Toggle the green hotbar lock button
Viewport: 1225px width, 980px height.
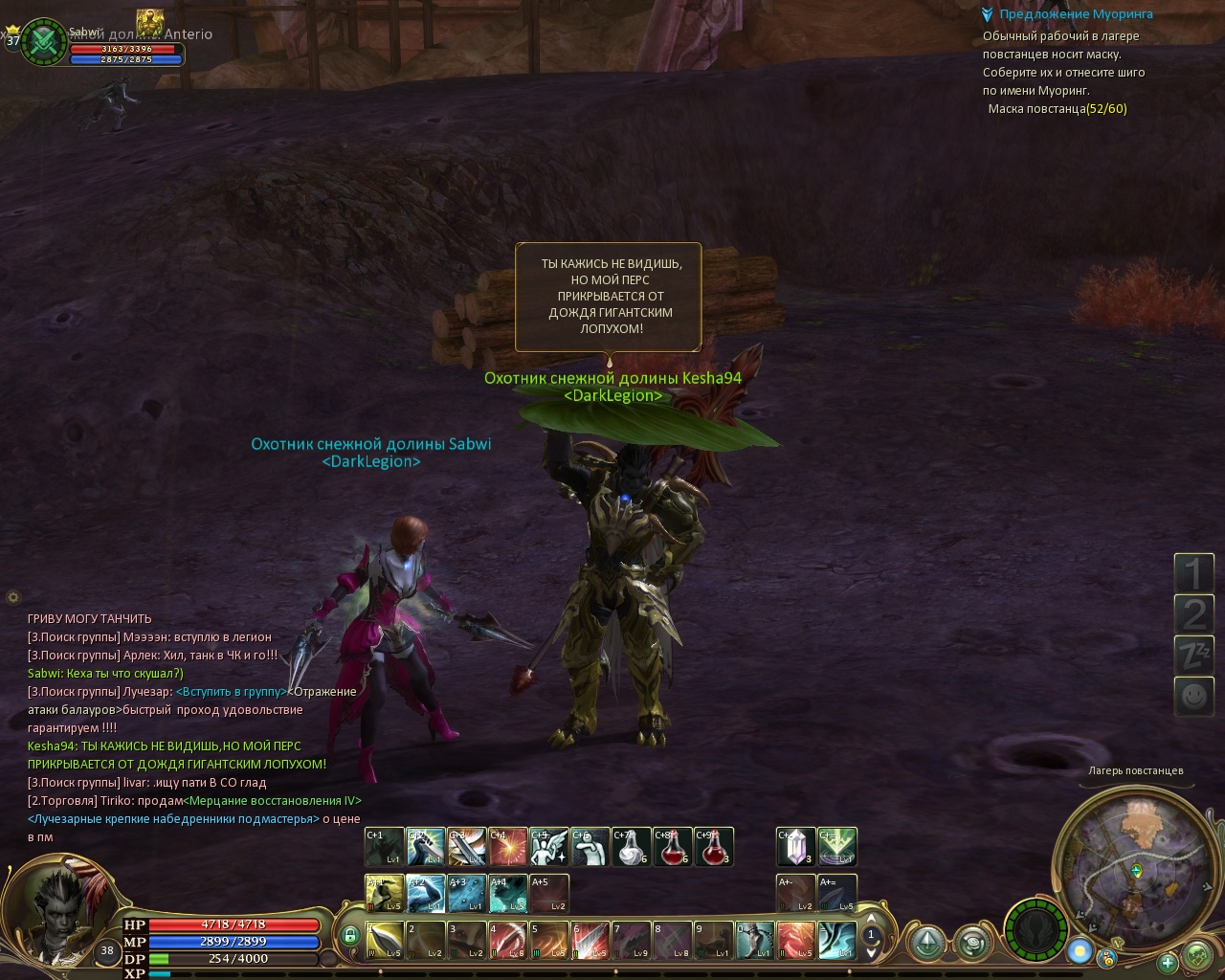350,935
